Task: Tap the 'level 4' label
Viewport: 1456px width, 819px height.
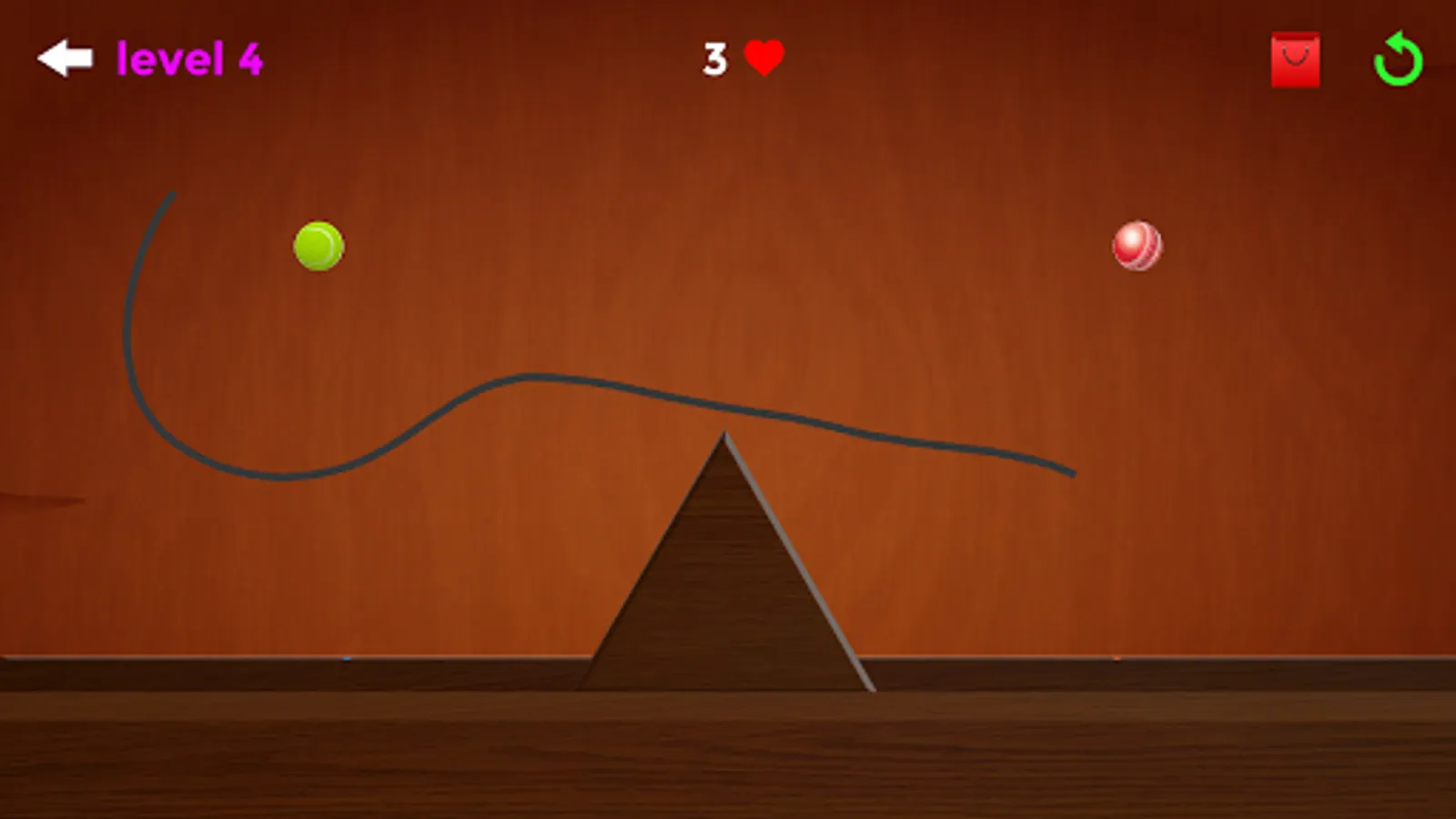Action: (188, 58)
